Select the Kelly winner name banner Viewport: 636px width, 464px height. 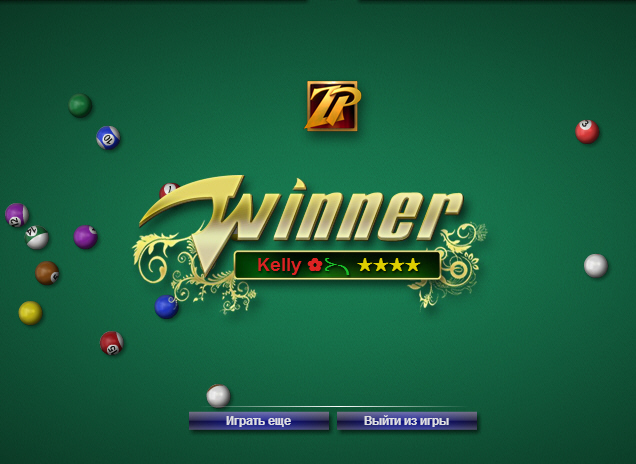[337, 265]
